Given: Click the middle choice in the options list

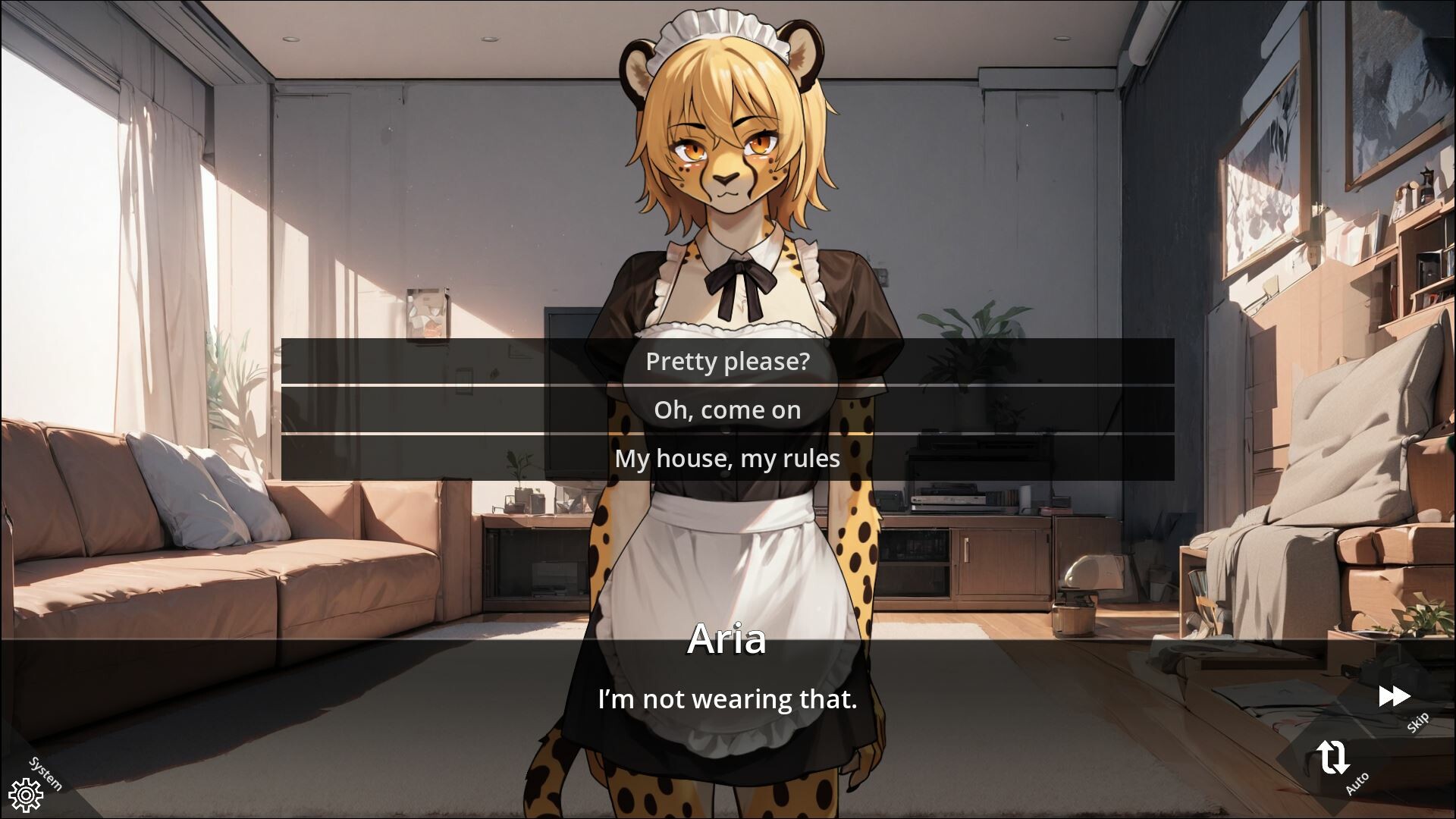Looking at the screenshot, I should click(x=726, y=410).
